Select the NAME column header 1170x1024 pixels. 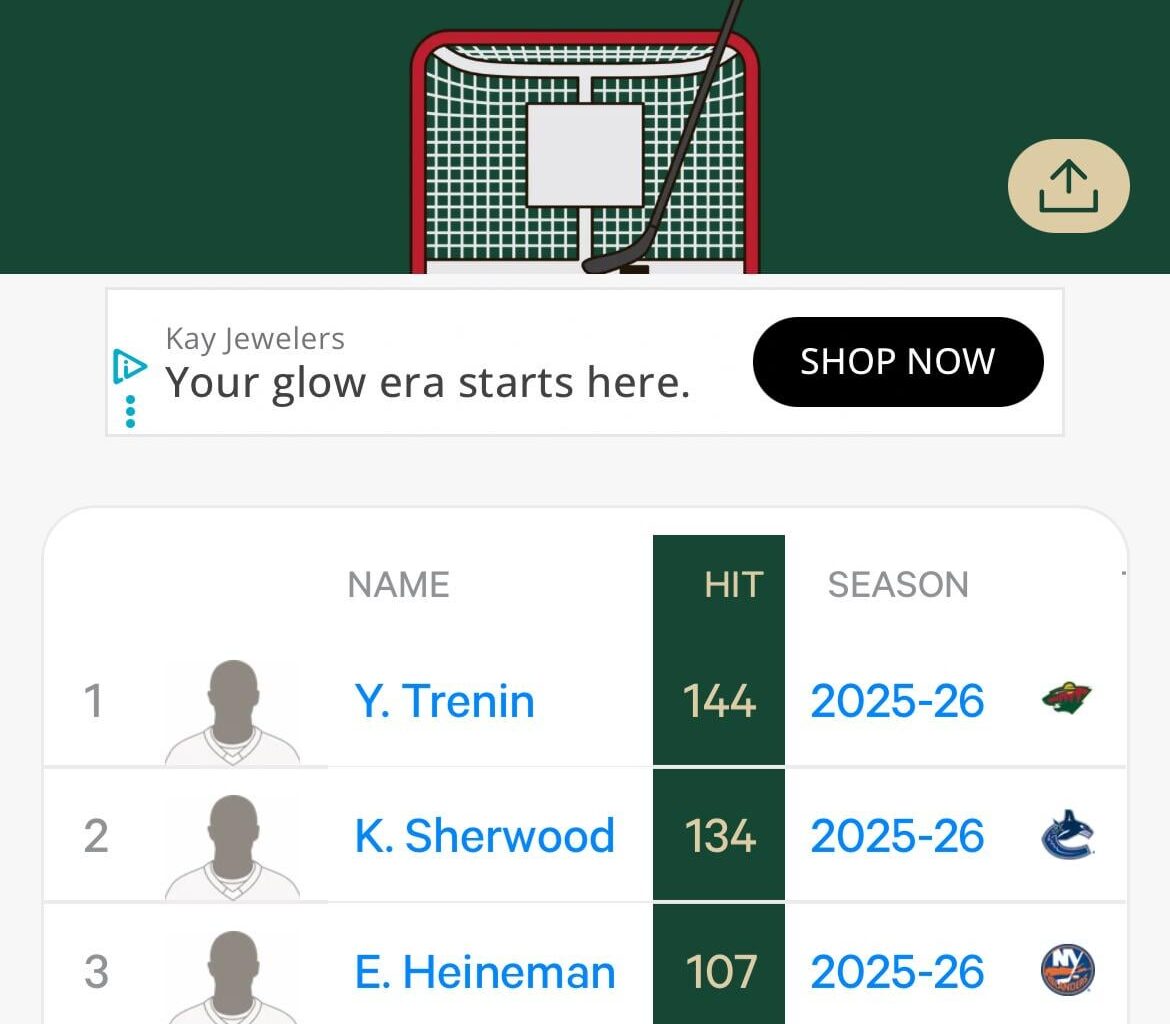pyautogui.click(x=398, y=585)
